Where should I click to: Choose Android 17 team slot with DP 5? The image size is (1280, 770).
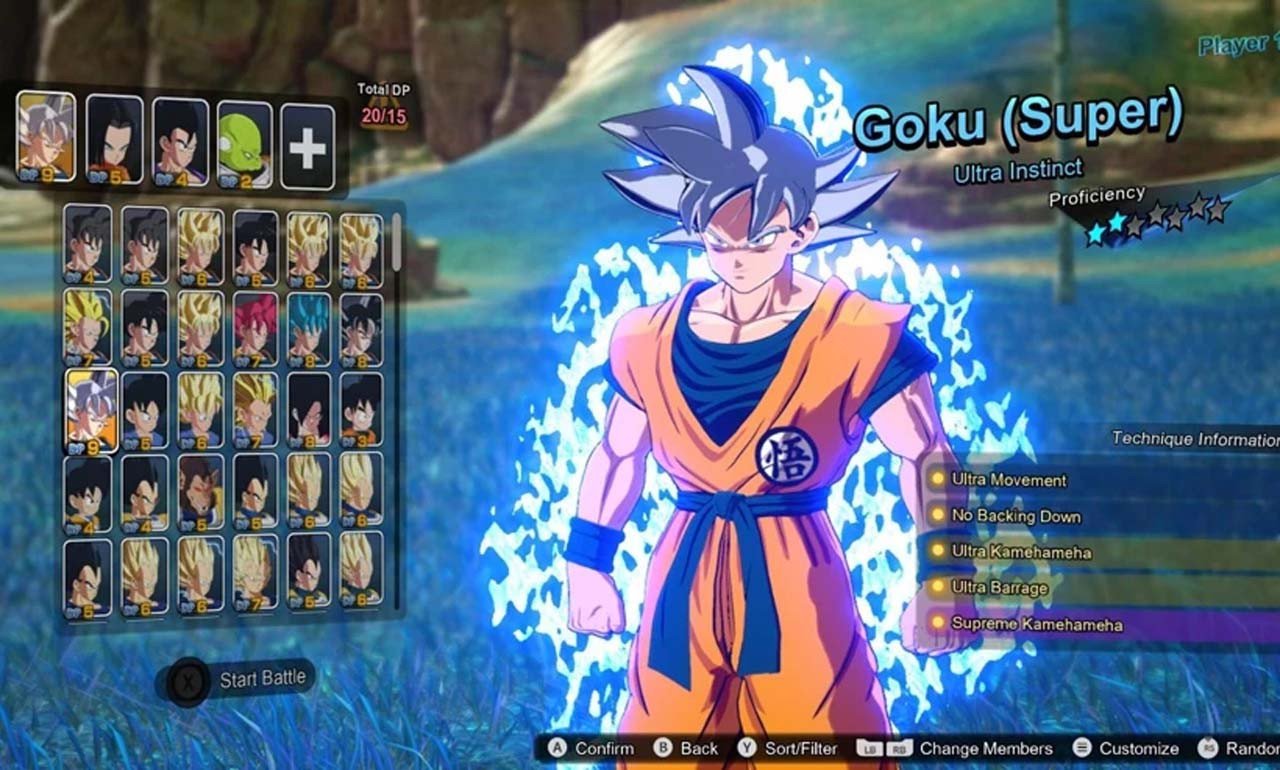[114, 140]
